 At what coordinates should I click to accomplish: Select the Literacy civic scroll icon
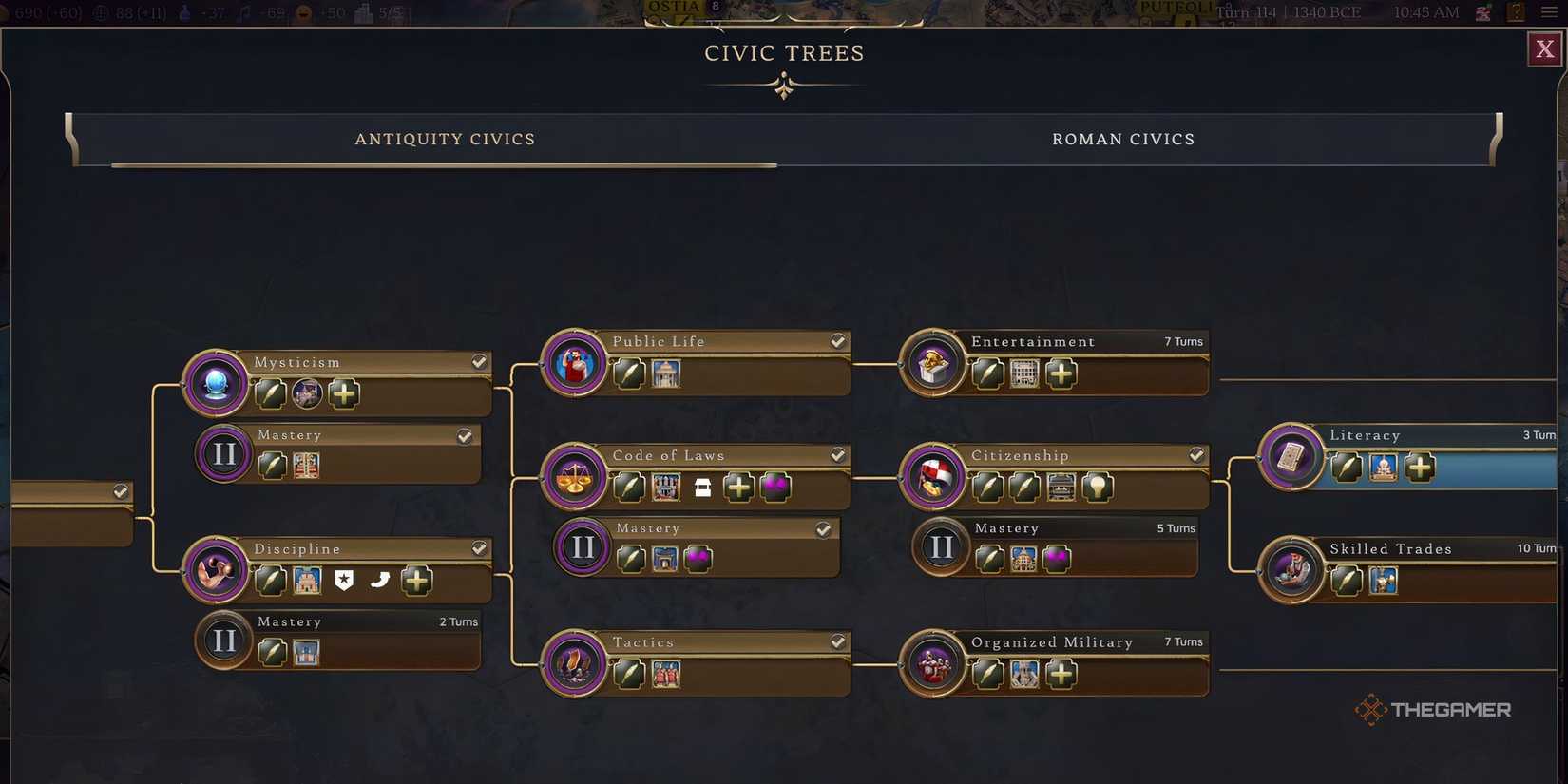(1291, 457)
